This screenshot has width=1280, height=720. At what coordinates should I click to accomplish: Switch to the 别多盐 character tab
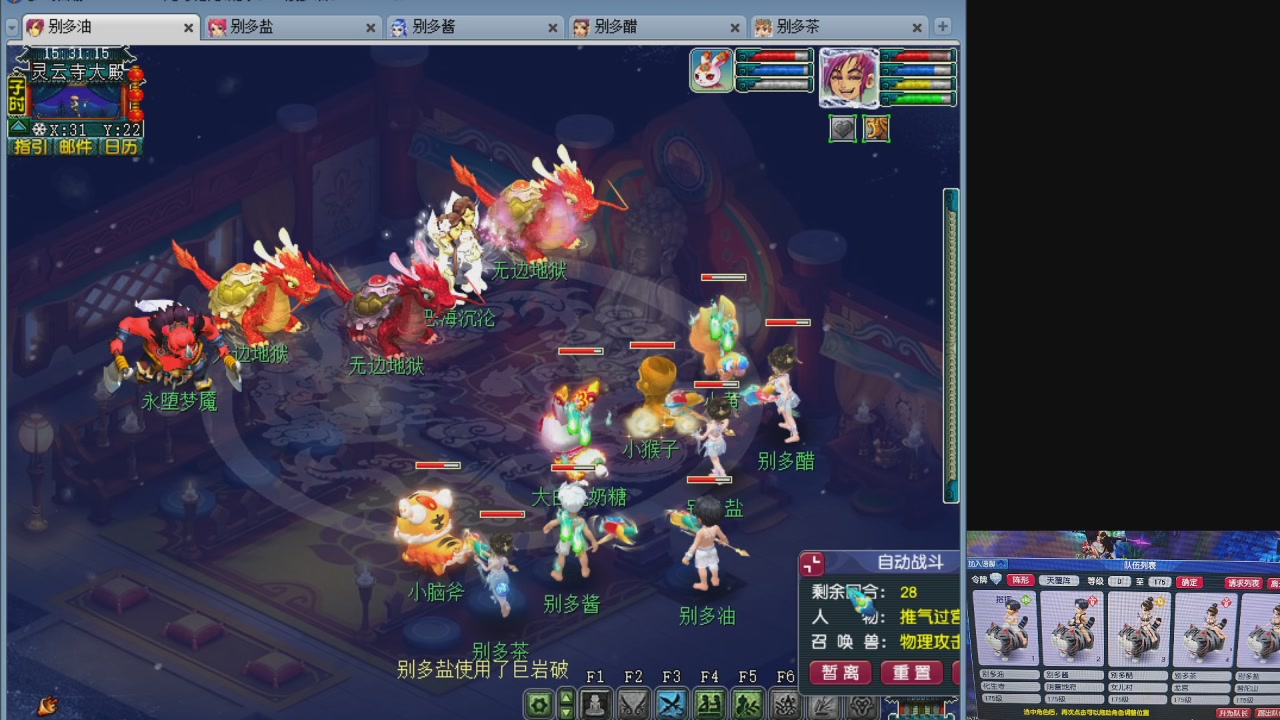point(289,28)
